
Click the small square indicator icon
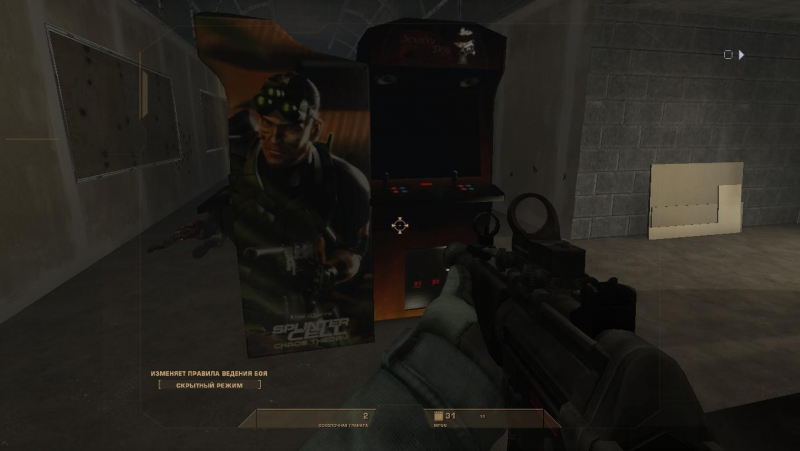pyautogui.click(x=728, y=55)
